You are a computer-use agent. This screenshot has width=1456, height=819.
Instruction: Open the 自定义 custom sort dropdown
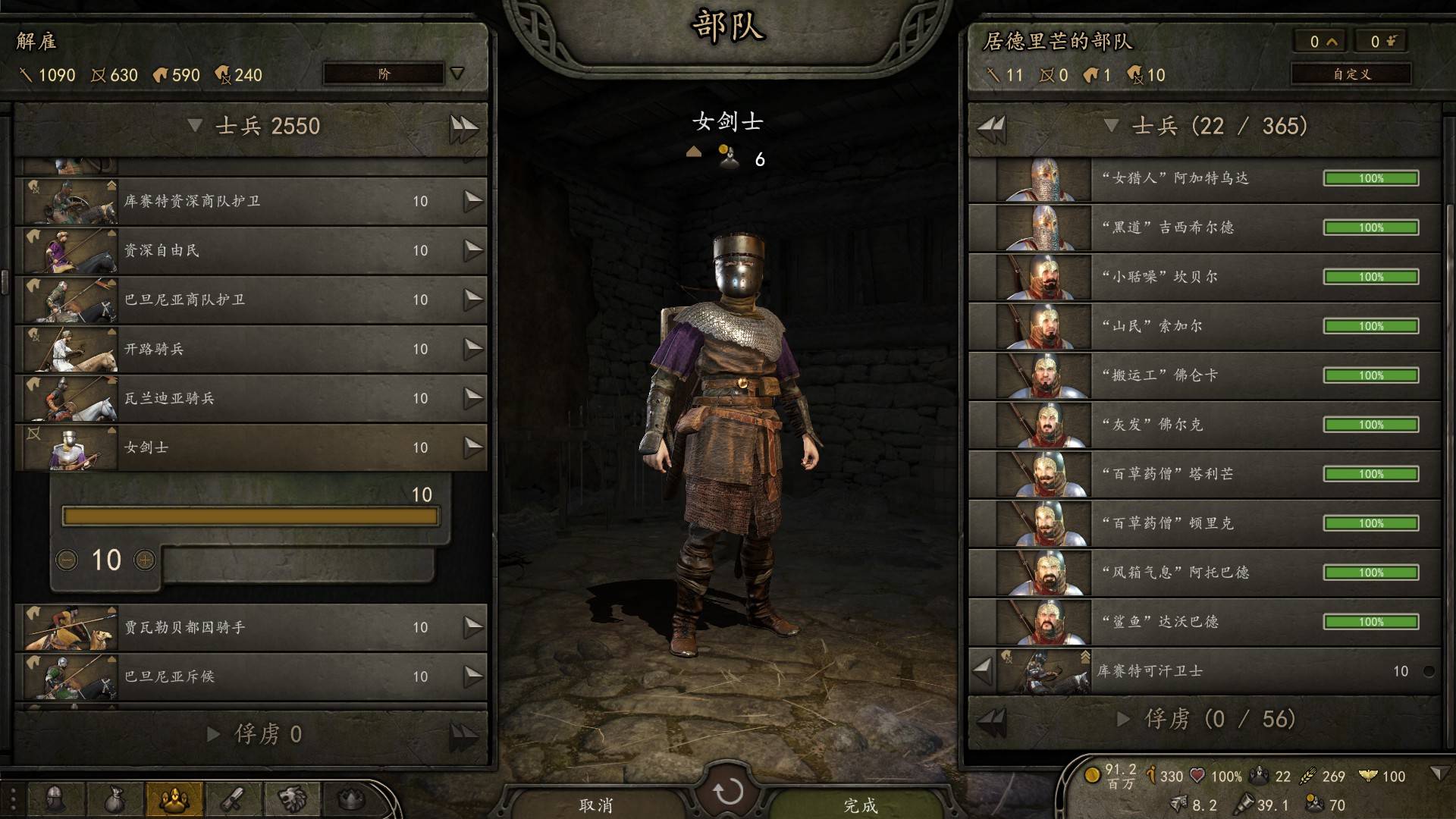coord(1351,74)
